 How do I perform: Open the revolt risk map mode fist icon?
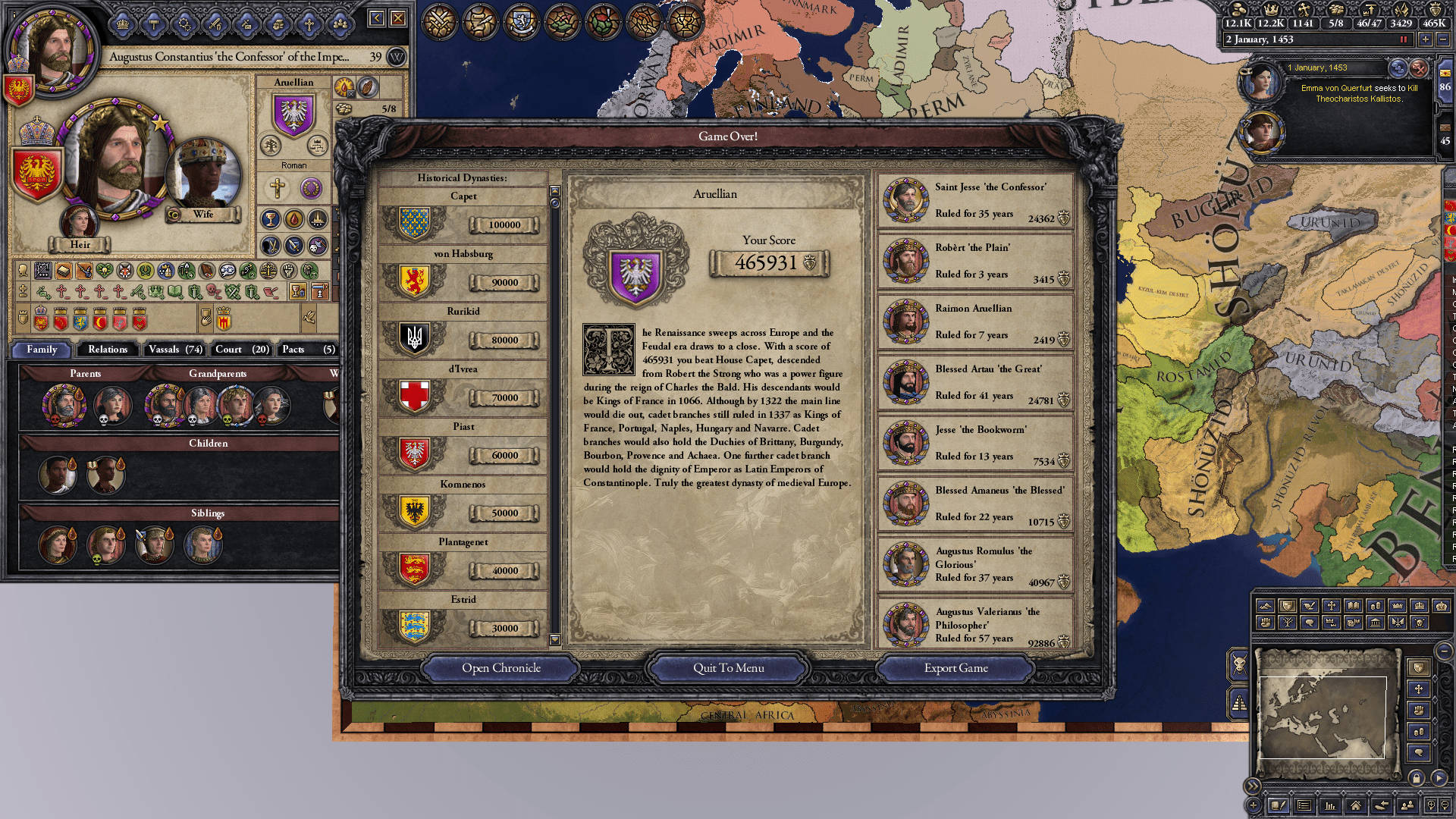[1266, 622]
